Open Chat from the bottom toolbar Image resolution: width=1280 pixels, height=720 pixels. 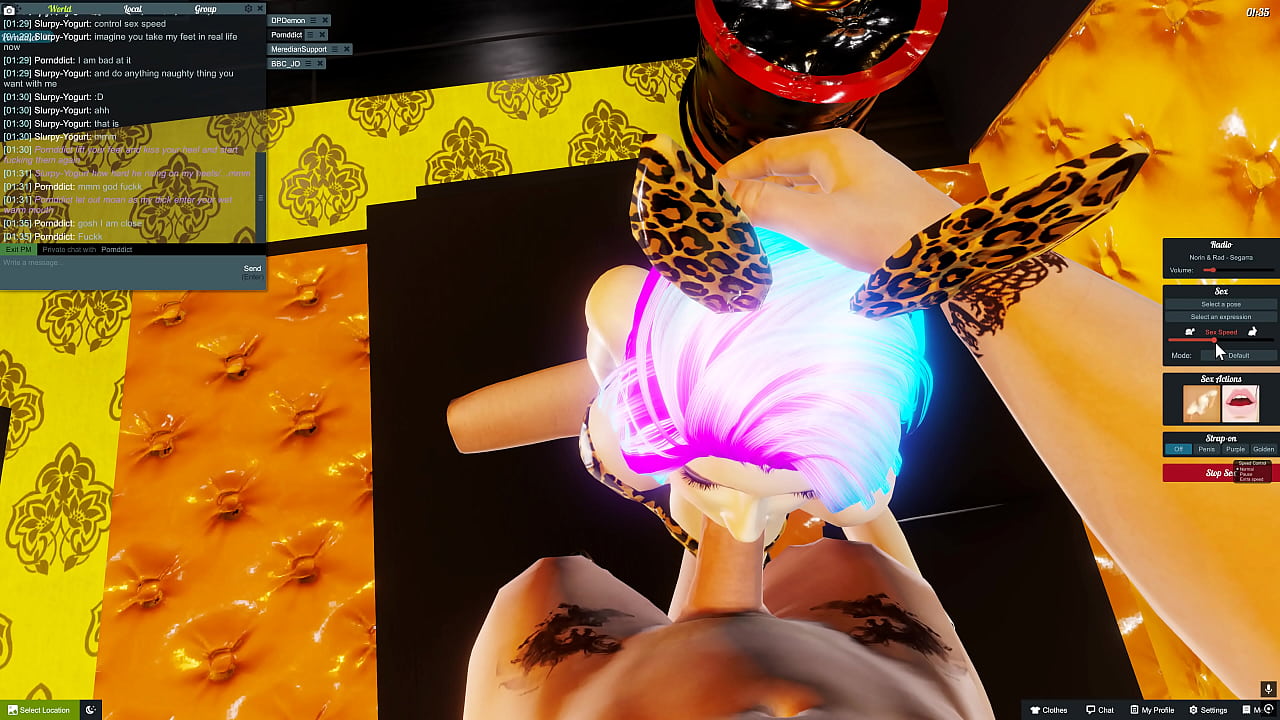pos(1100,709)
